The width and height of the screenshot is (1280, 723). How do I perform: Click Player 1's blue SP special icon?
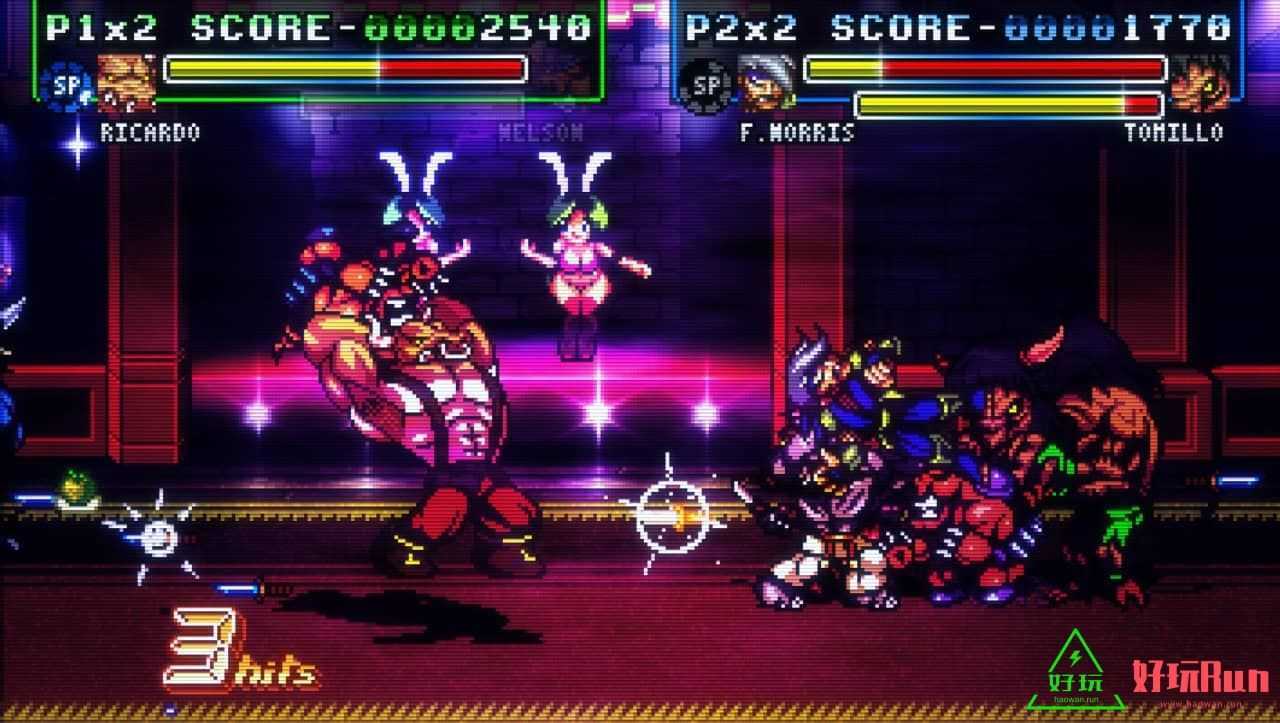pos(66,85)
